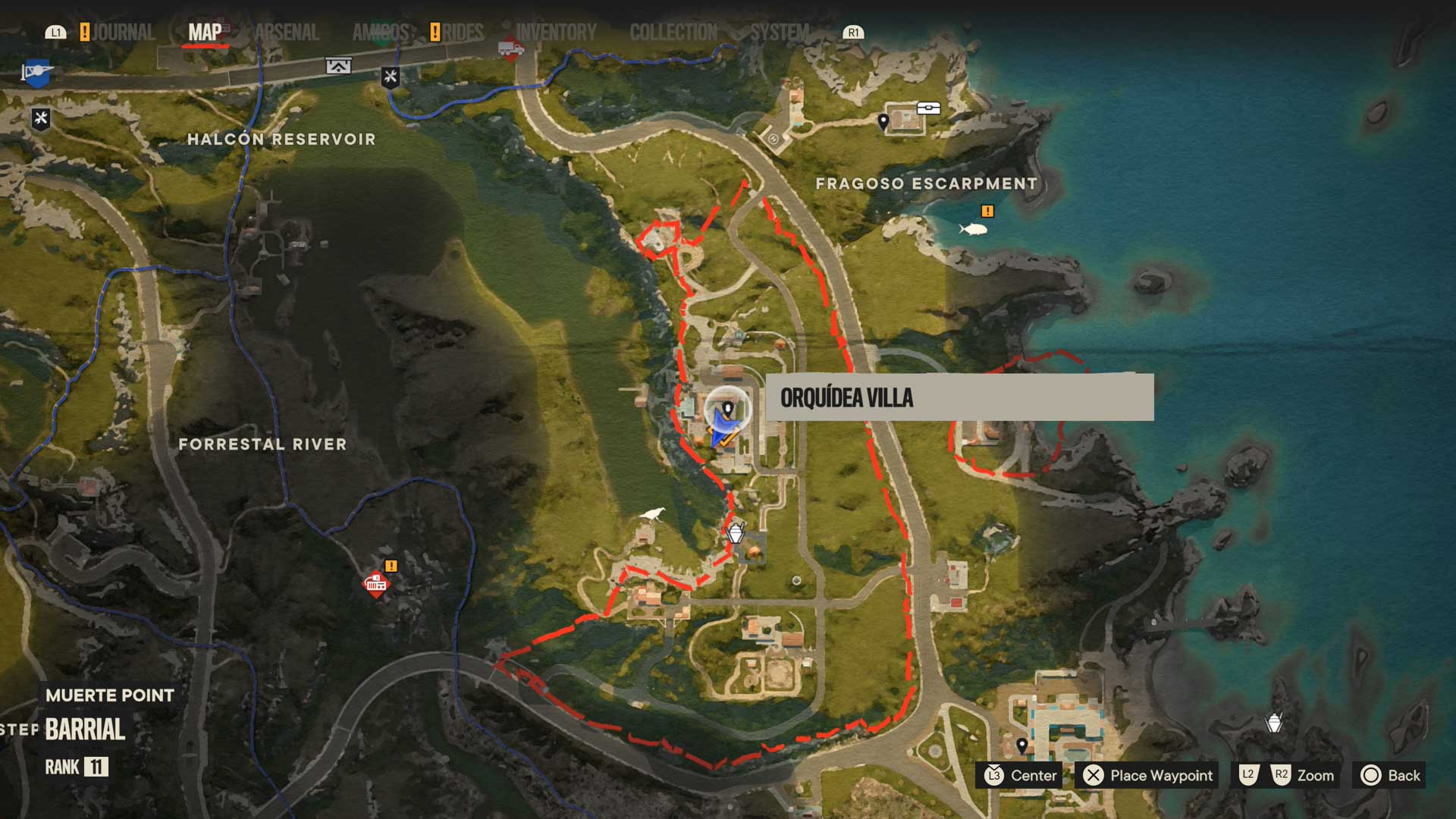Image resolution: width=1456 pixels, height=819 pixels.
Task: Click the bridge checkpoint marker
Action: tap(338, 66)
